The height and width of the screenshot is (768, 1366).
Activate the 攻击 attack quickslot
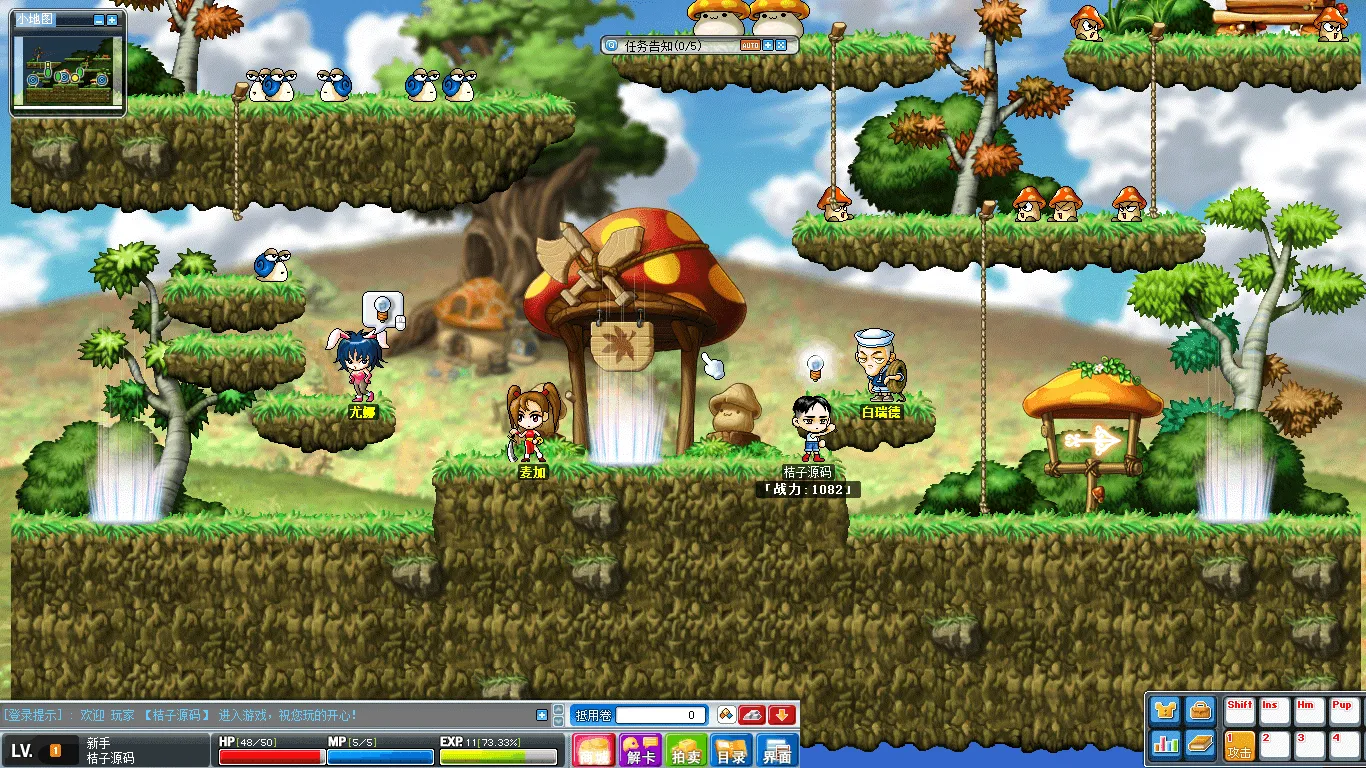click(x=1240, y=746)
